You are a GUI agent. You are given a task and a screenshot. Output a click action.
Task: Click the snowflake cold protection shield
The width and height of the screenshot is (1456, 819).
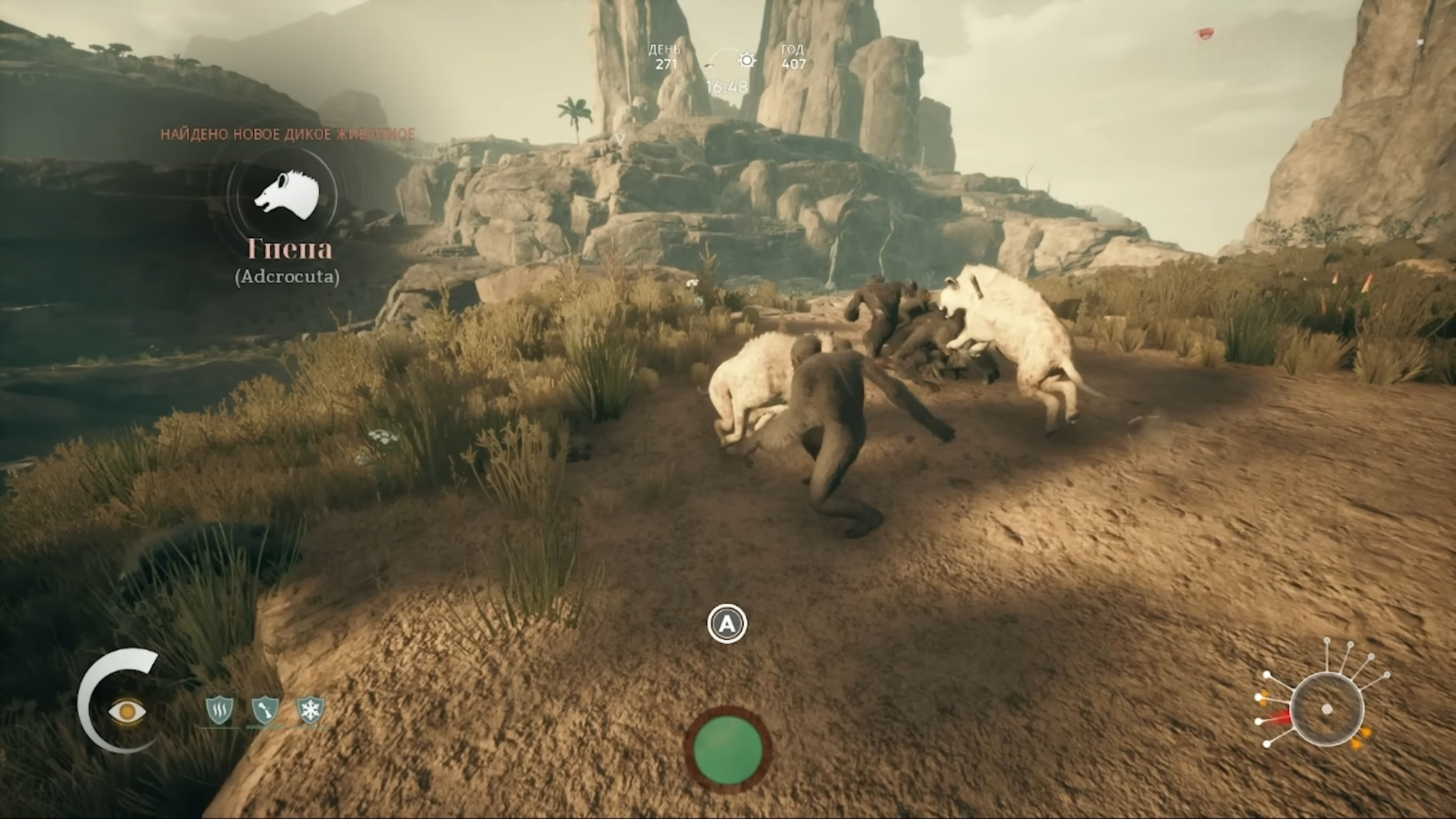point(311,710)
